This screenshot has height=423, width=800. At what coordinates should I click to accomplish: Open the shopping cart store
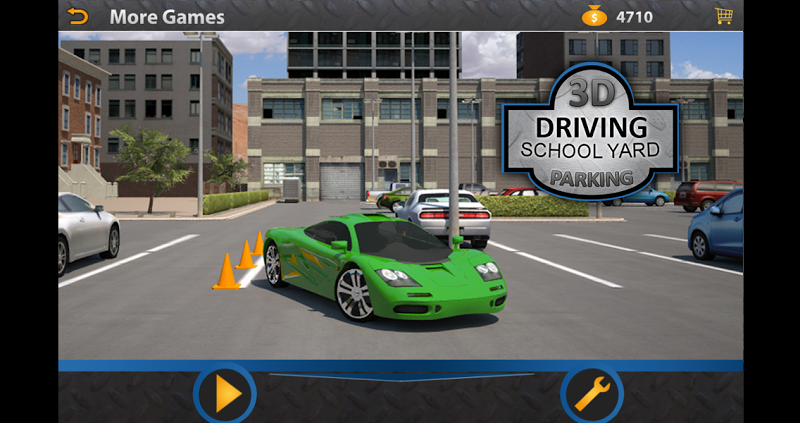(x=723, y=16)
